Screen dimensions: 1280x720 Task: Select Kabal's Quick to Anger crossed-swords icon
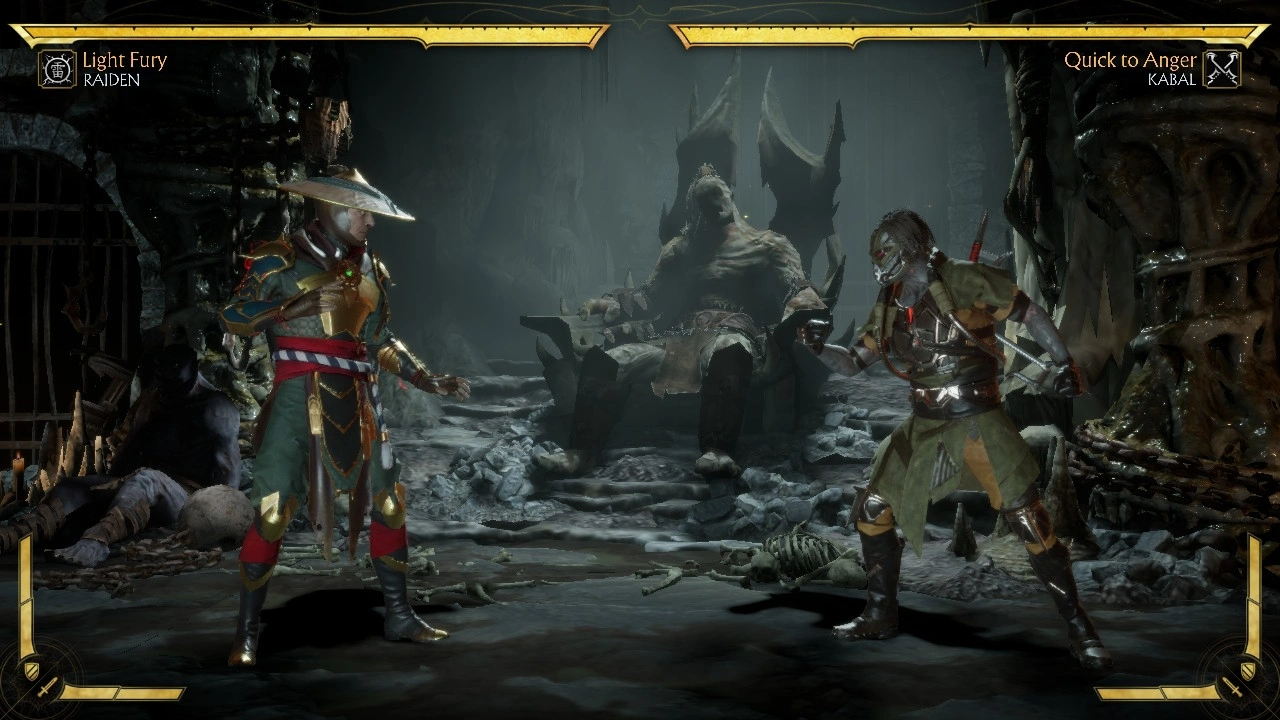coord(1222,69)
